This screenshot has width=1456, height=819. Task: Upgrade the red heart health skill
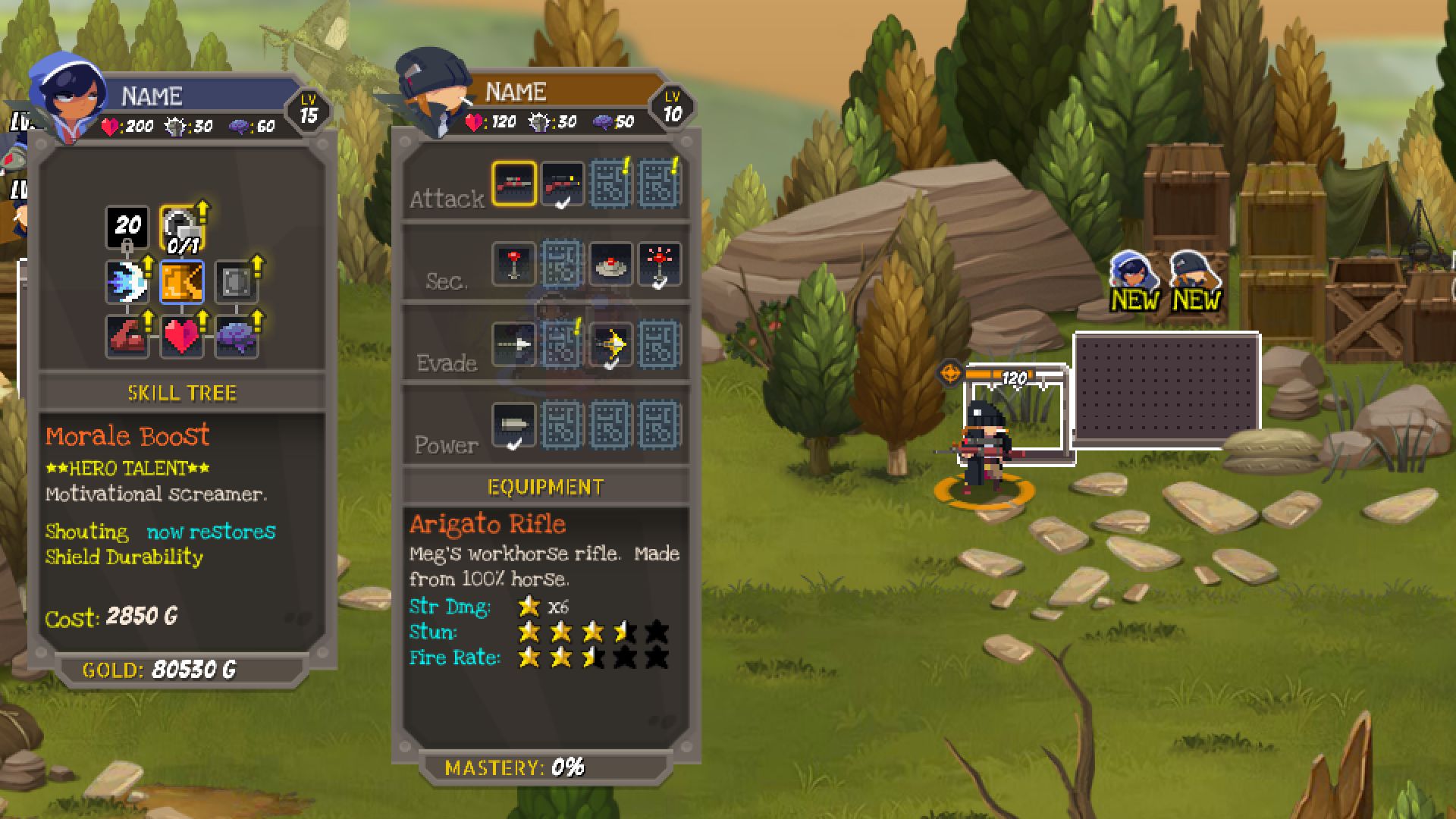pyautogui.click(x=182, y=336)
